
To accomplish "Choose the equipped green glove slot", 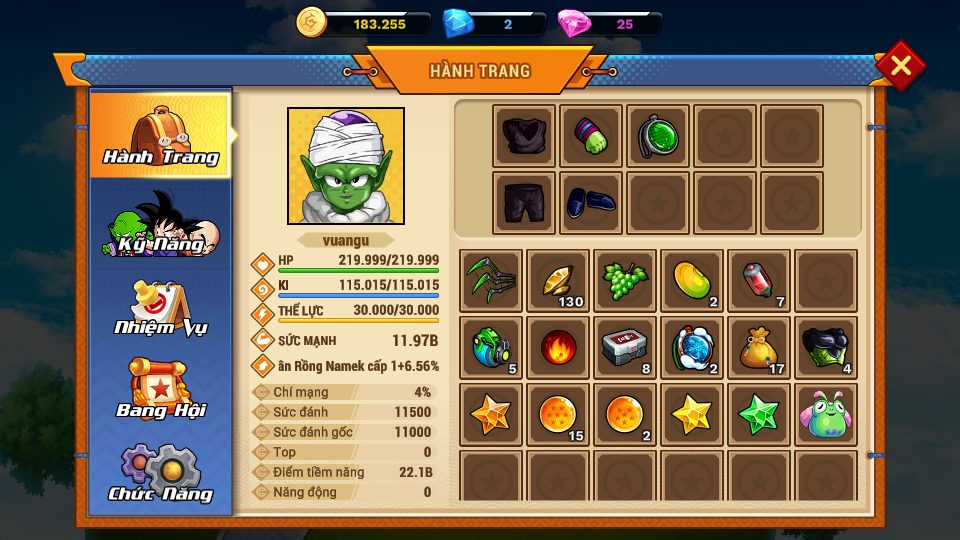I will 591,136.
